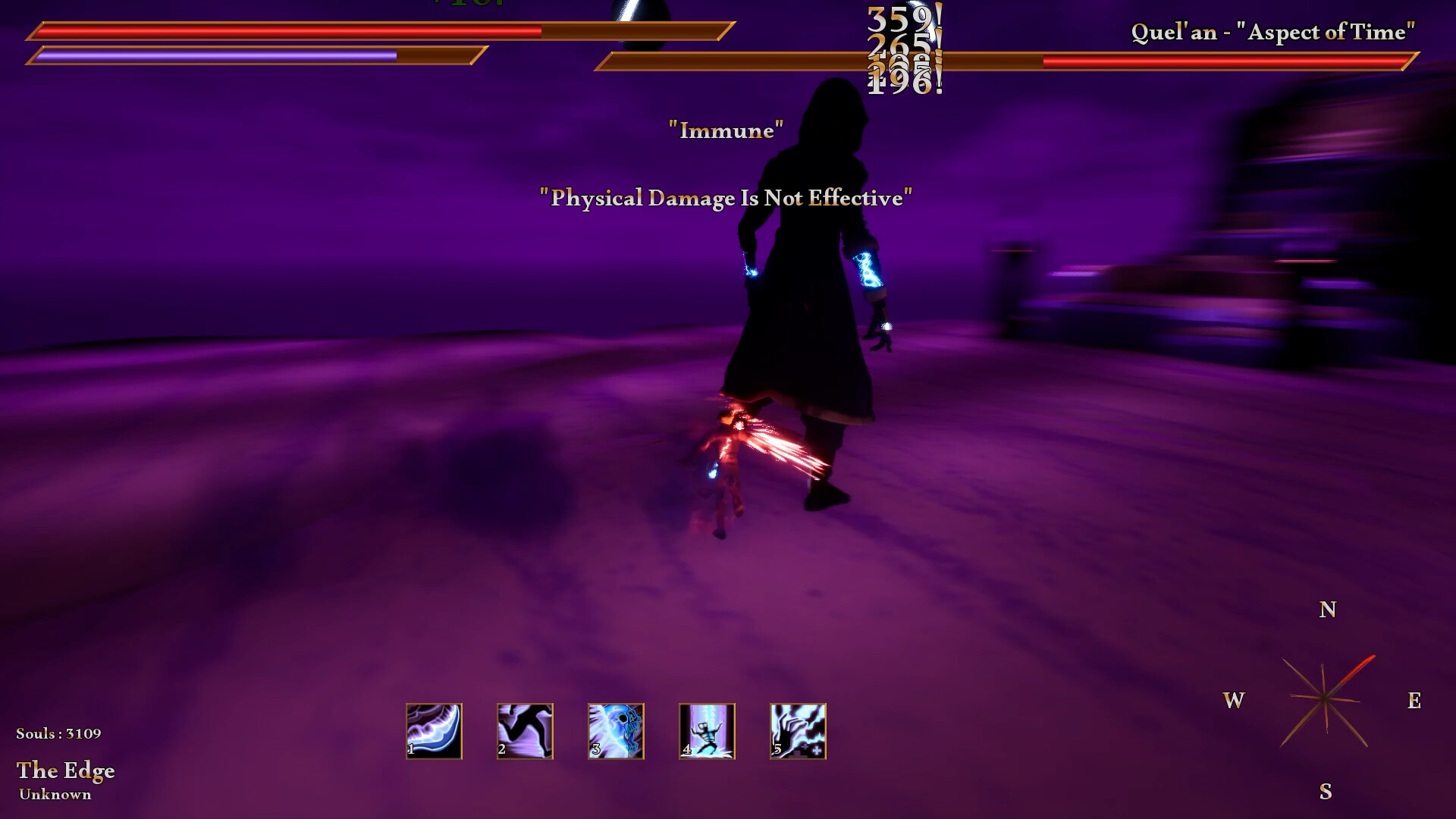Click the red compass needle pointer
The width and height of the screenshot is (1456, 819).
(1357, 666)
